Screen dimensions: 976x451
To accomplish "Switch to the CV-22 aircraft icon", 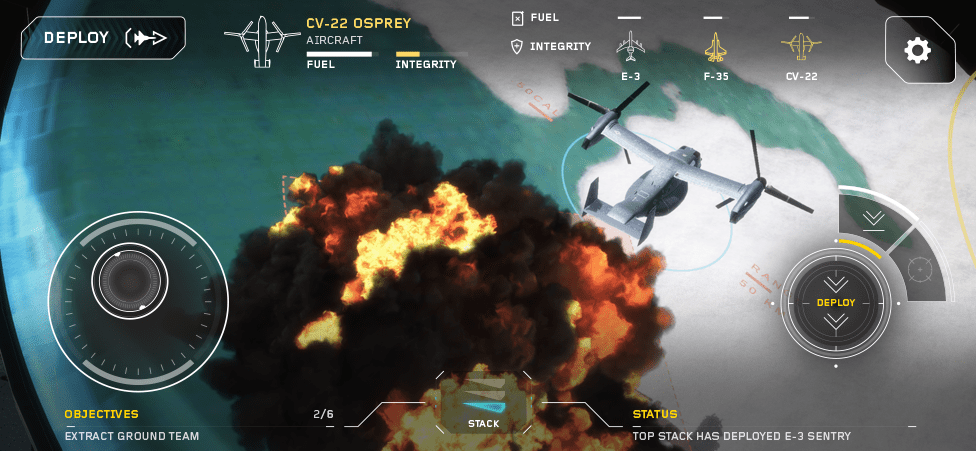I will pyautogui.click(x=800, y=48).
